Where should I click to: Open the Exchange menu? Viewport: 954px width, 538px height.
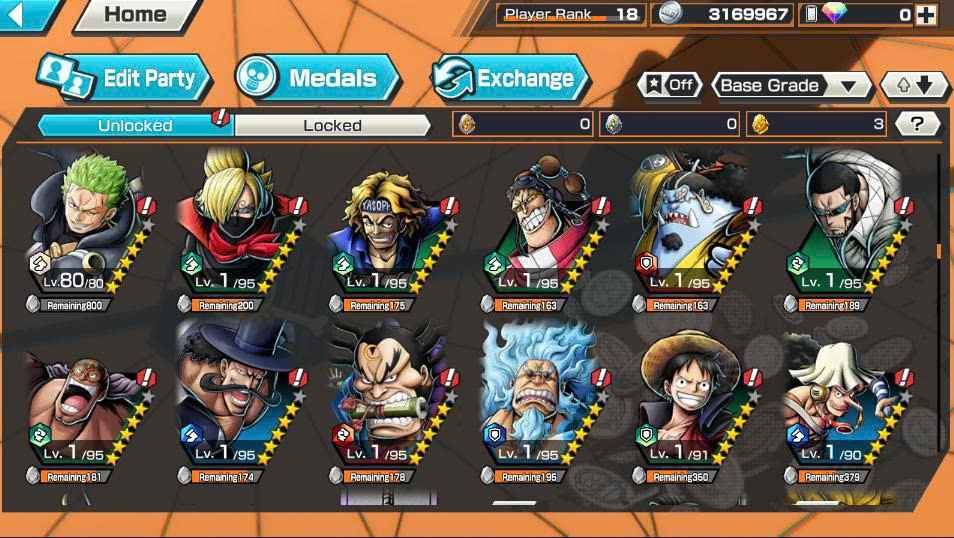click(x=510, y=78)
